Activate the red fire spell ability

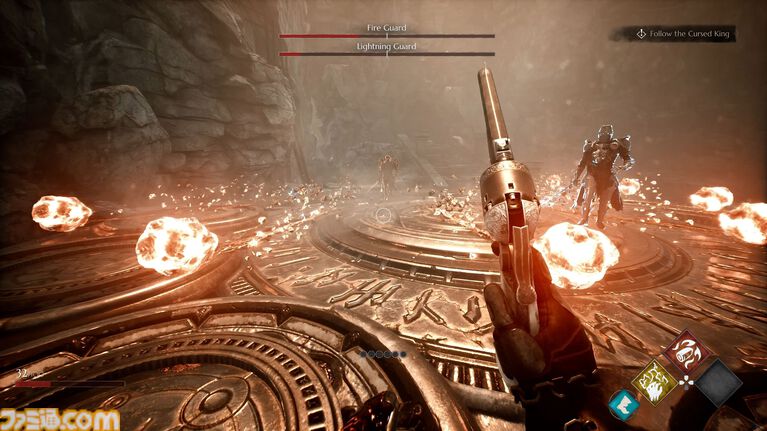[688, 352]
